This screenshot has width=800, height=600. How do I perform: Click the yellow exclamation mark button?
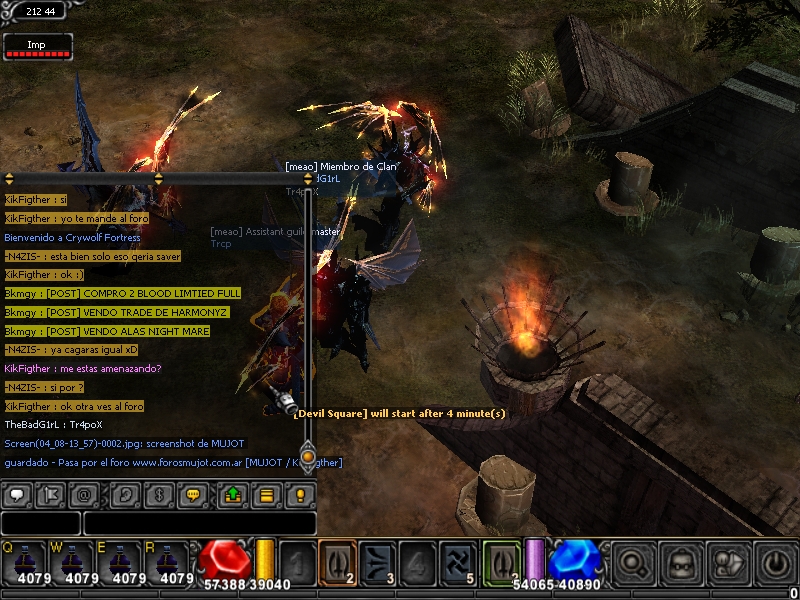299,494
